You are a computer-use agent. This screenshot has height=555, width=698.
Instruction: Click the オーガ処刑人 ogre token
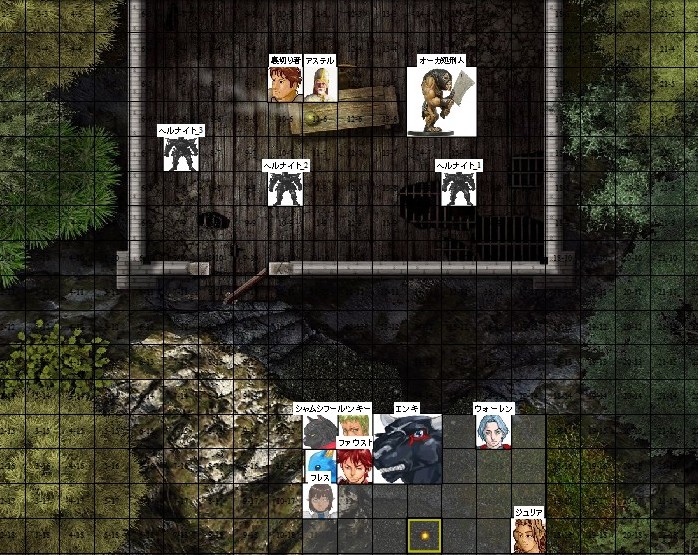coord(442,101)
